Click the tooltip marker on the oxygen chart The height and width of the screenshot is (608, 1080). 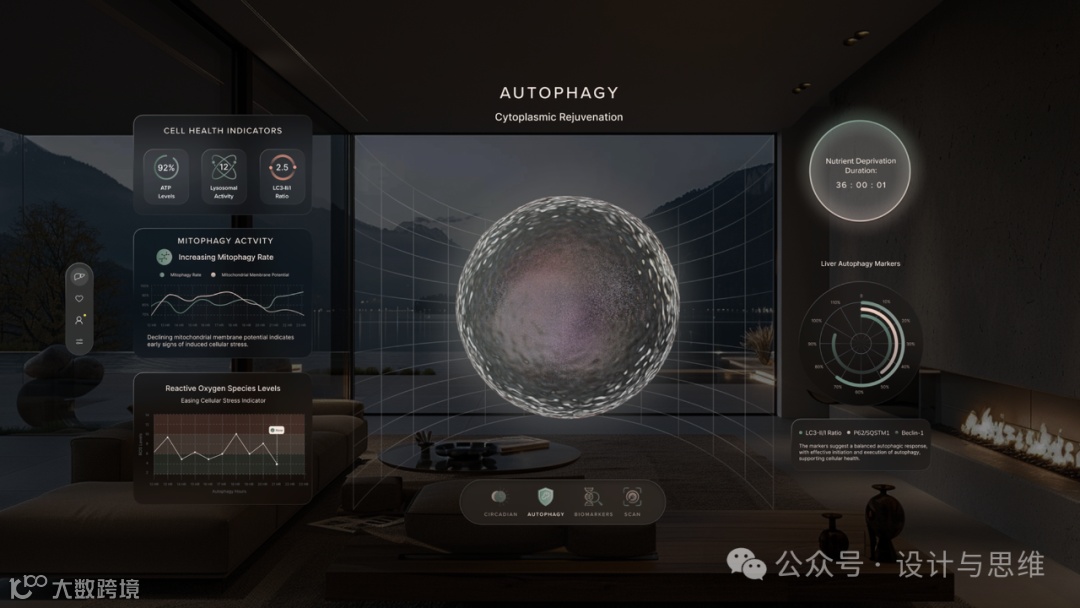pos(277,429)
